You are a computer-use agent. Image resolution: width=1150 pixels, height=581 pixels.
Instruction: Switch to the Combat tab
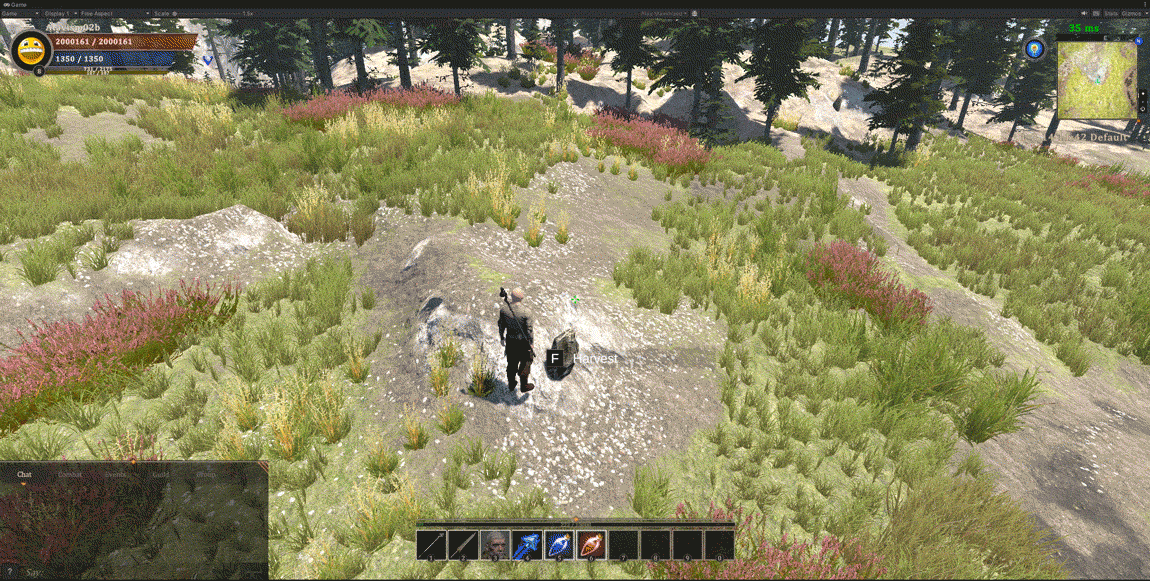(70, 475)
